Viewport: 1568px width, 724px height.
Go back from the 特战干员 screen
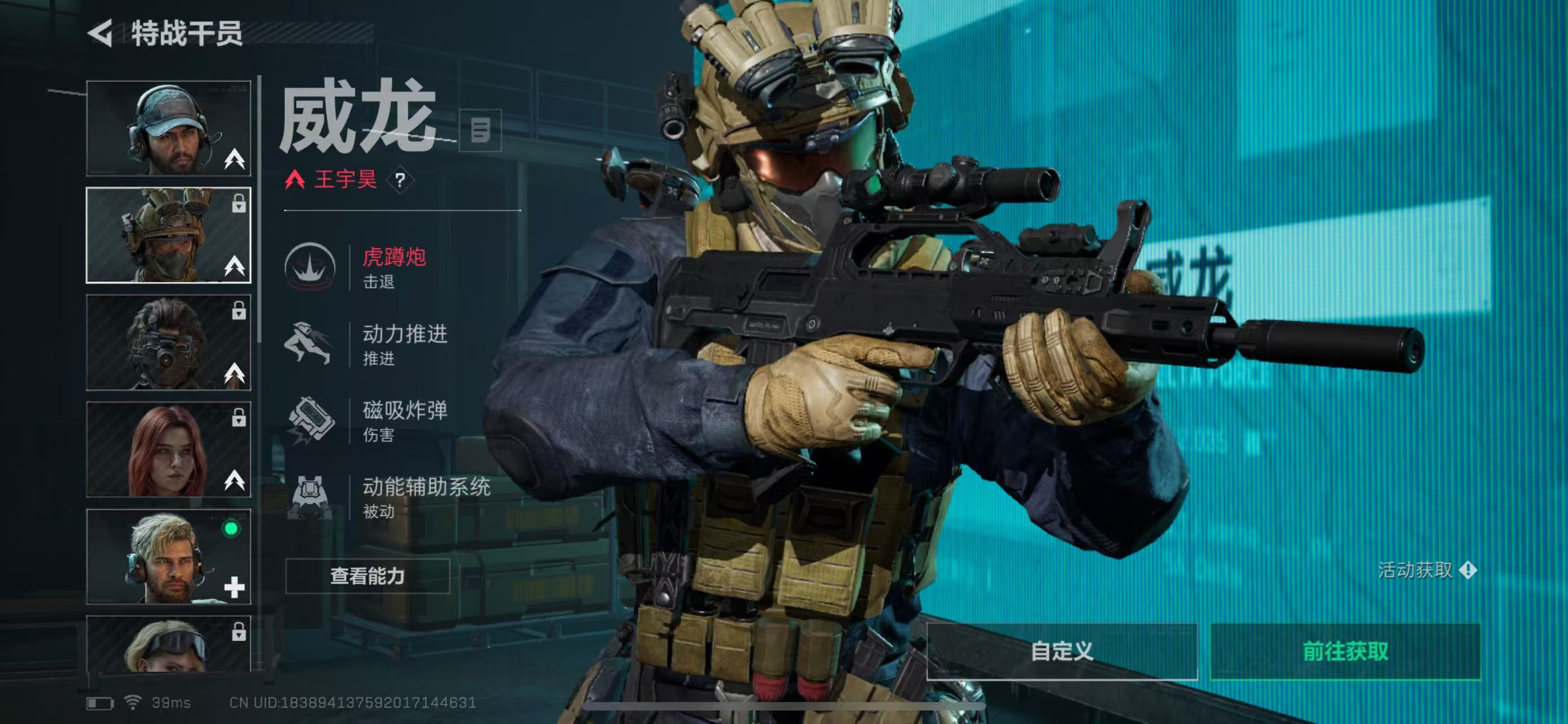tap(101, 33)
